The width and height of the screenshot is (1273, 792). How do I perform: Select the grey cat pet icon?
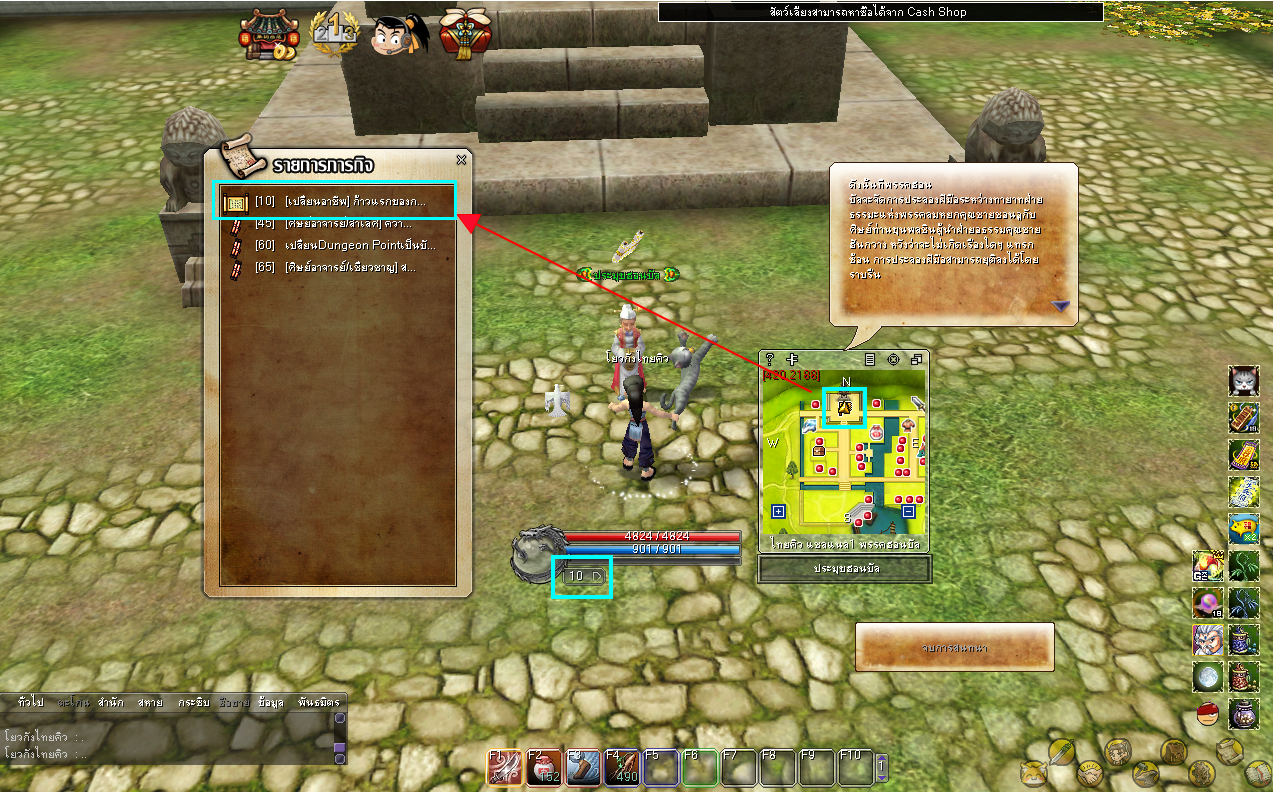tap(1243, 381)
